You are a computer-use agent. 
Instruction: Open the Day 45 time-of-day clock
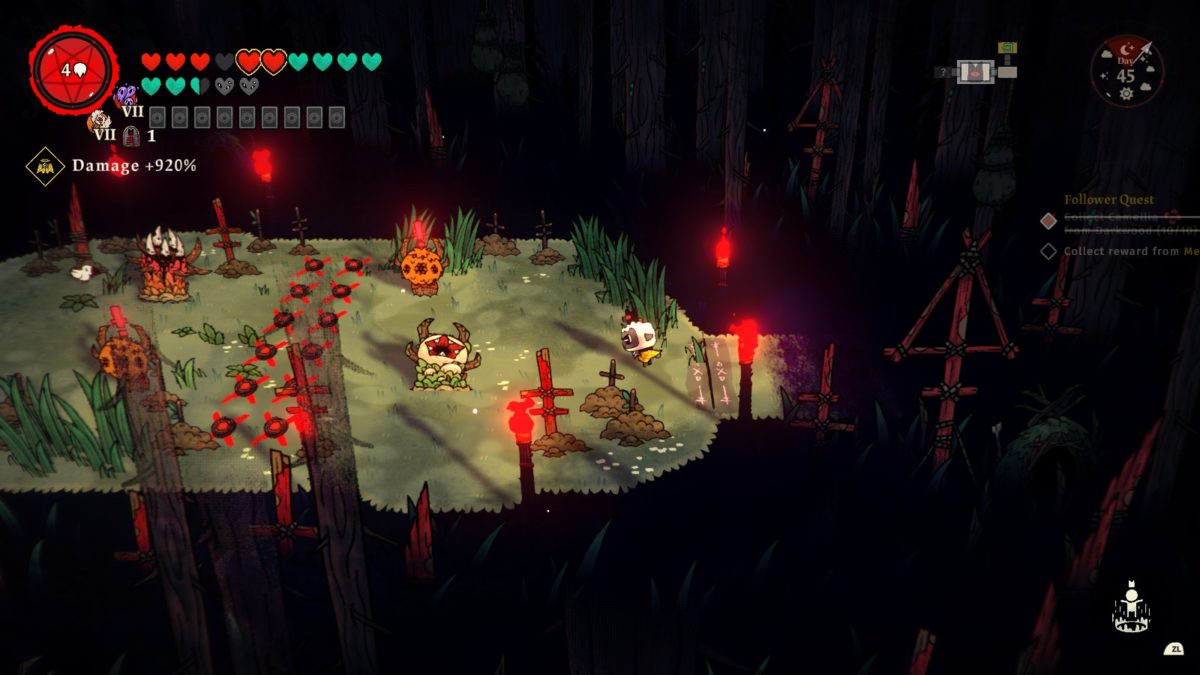[x=1126, y=70]
